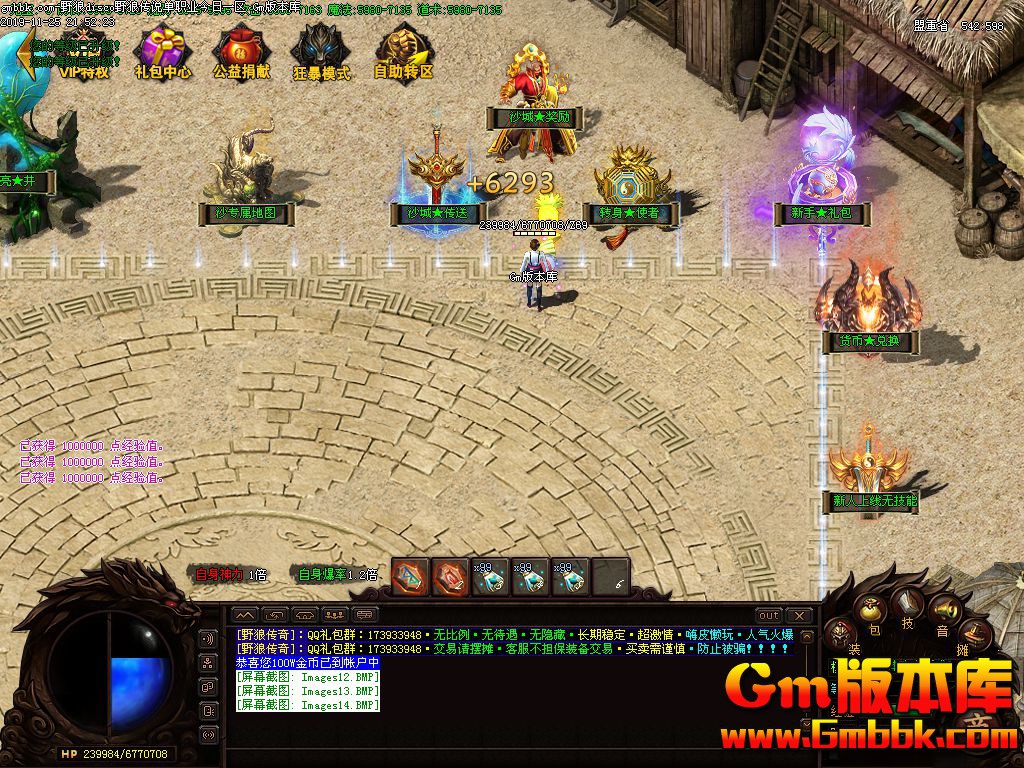Open the bag with the gold pouch icon
The width and height of the screenshot is (1024, 768).
click(x=872, y=609)
